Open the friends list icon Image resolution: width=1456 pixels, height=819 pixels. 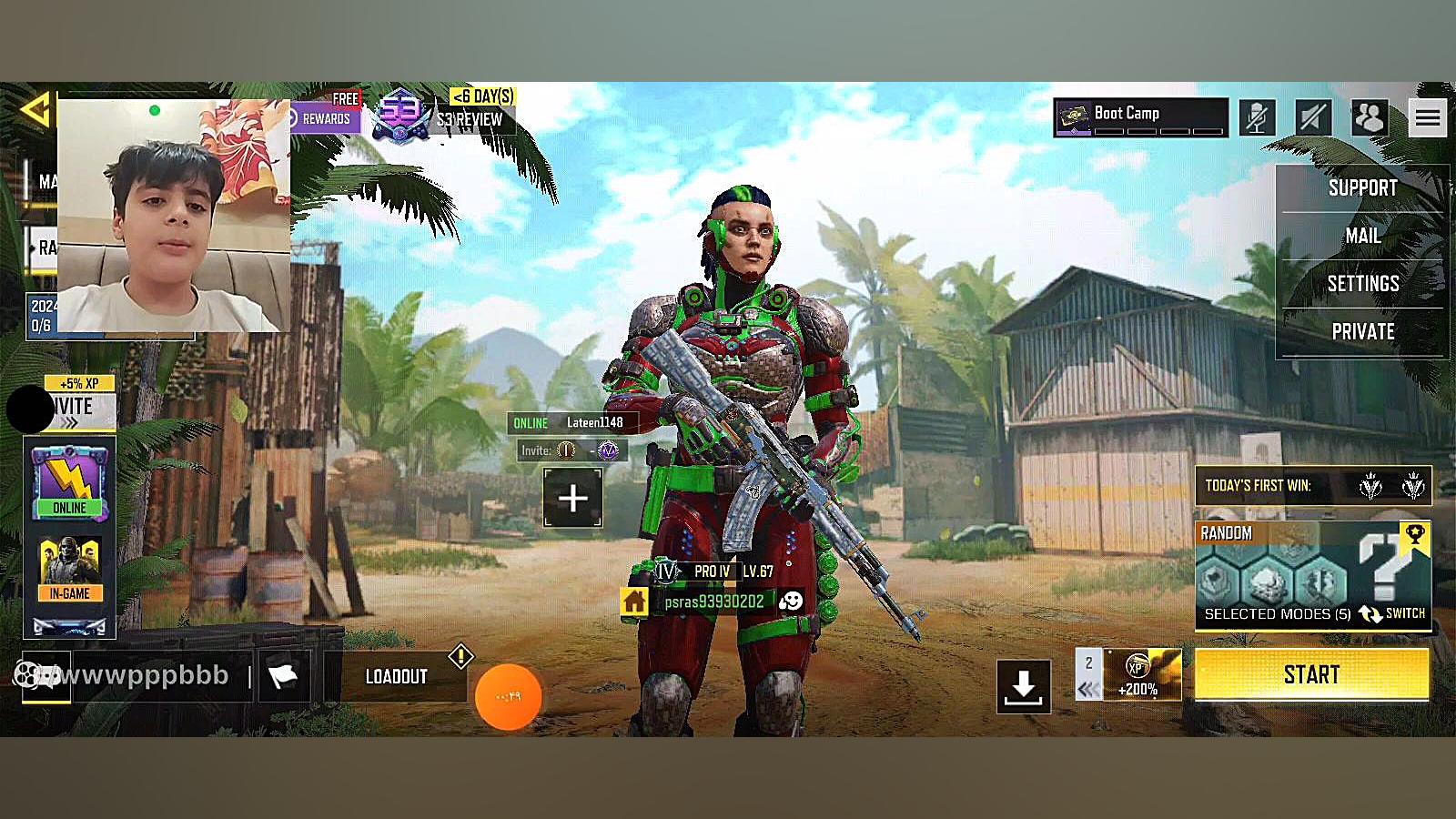point(1369,117)
